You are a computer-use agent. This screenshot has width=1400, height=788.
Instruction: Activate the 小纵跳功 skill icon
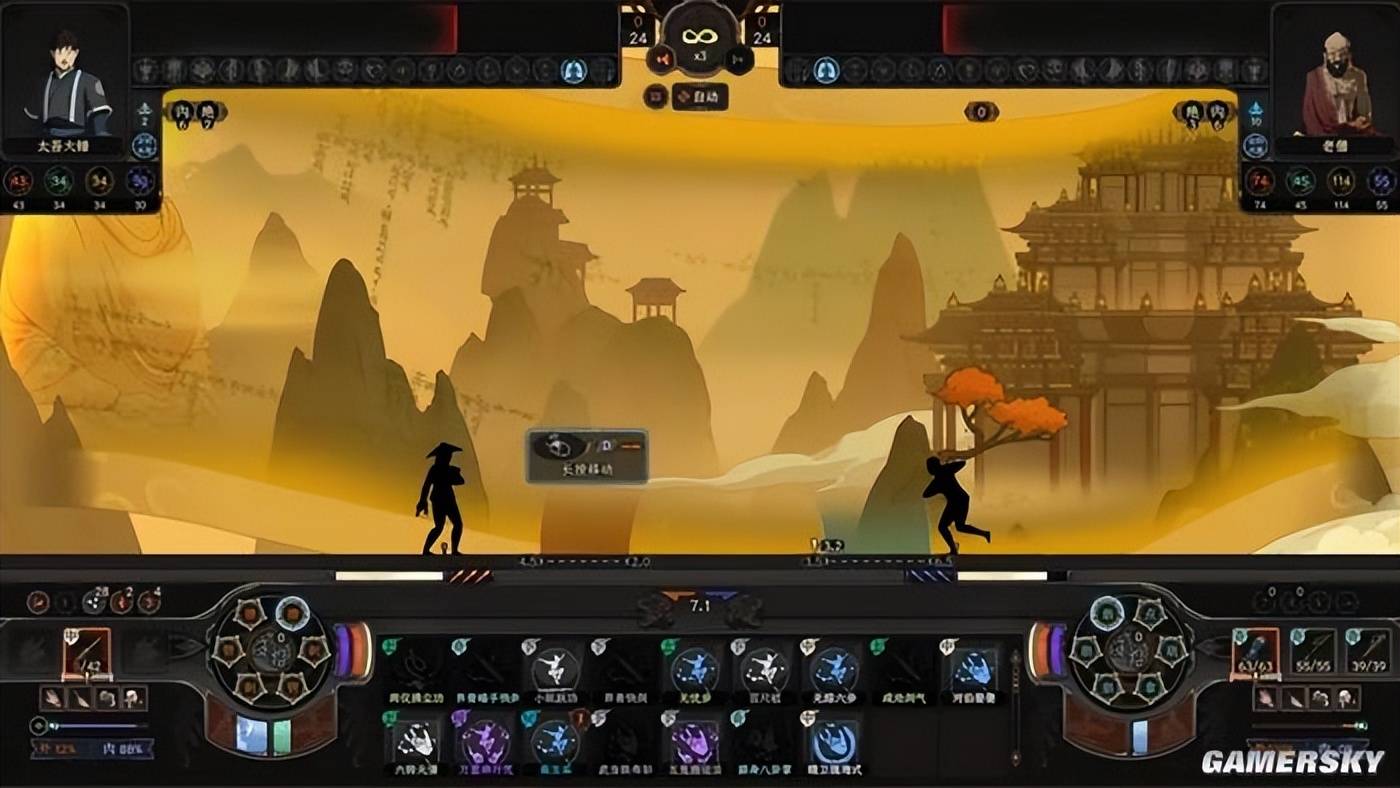[555, 667]
